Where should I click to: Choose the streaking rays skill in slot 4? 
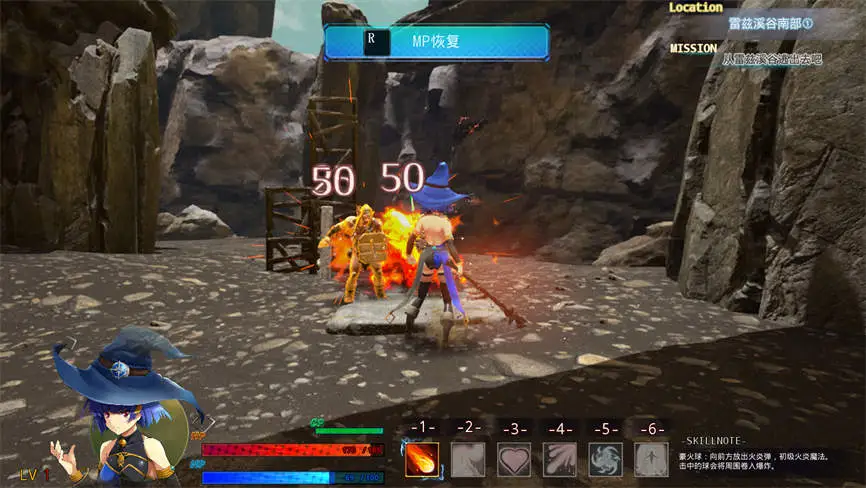559,459
